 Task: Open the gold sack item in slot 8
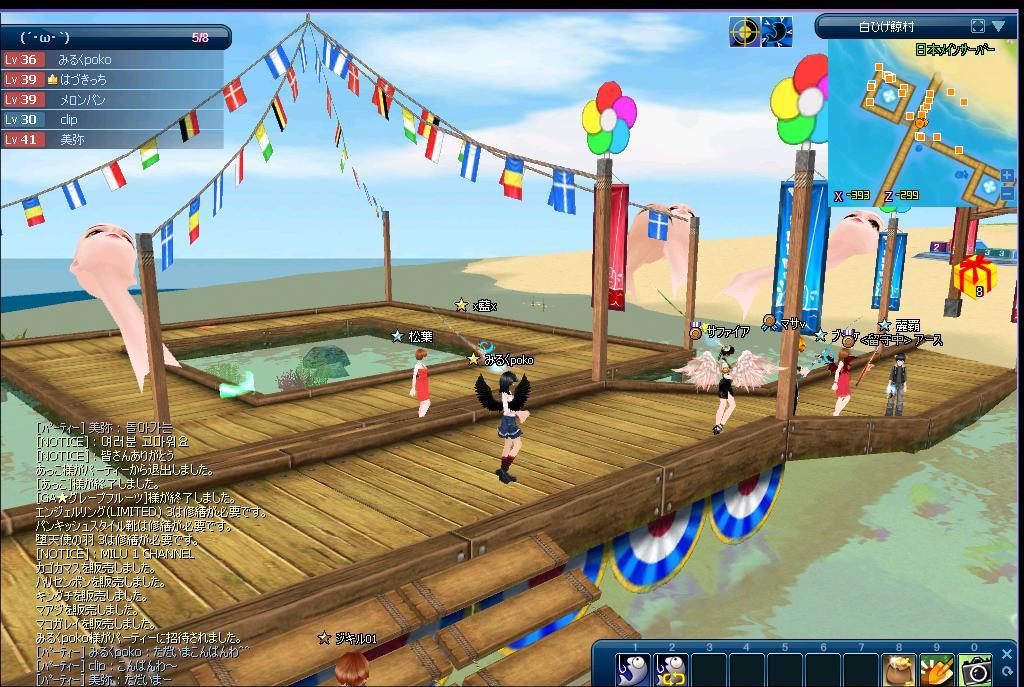tap(898, 670)
